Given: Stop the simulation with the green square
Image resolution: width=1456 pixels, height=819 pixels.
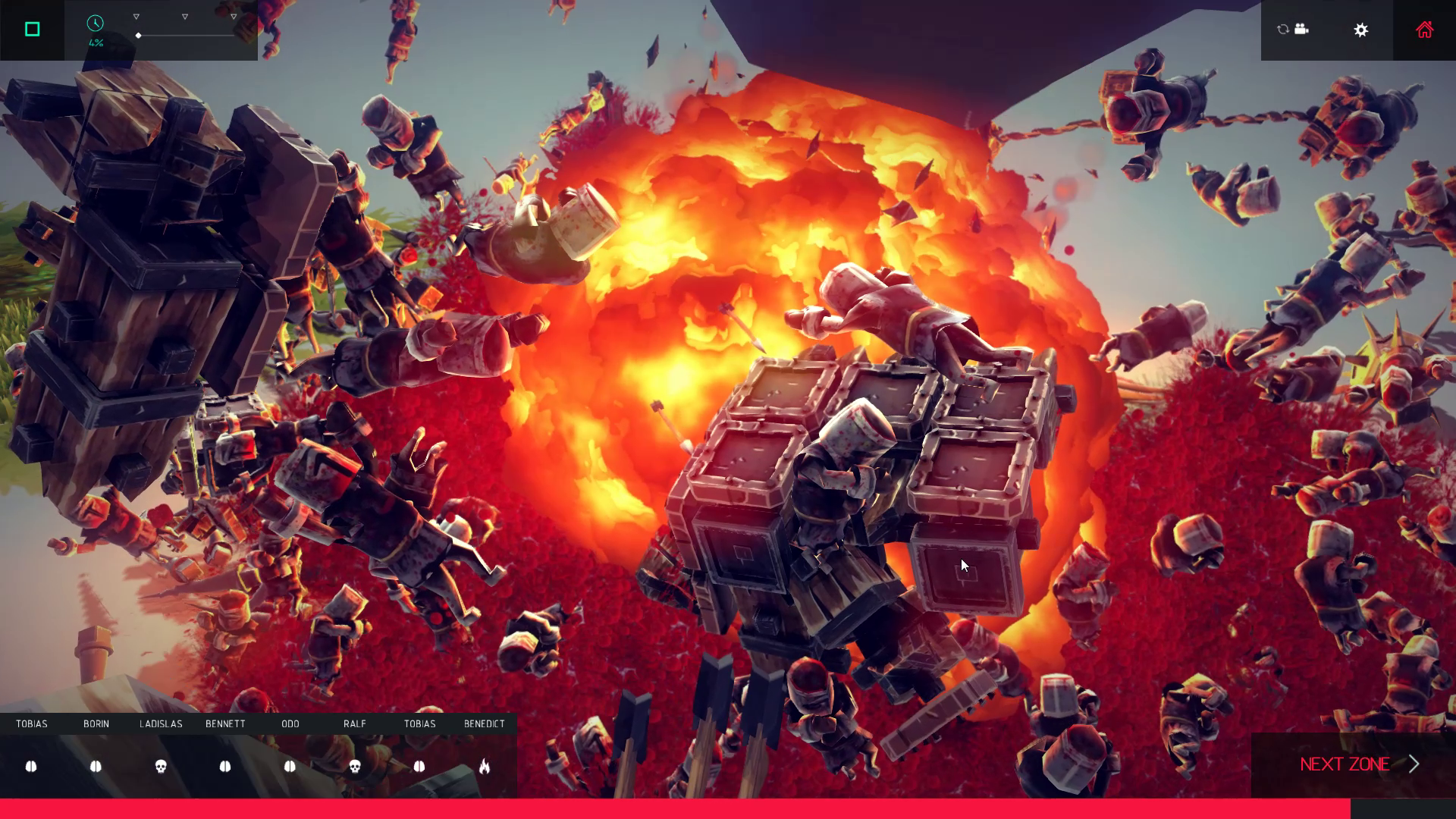Looking at the screenshot, I should pos(32,30).
